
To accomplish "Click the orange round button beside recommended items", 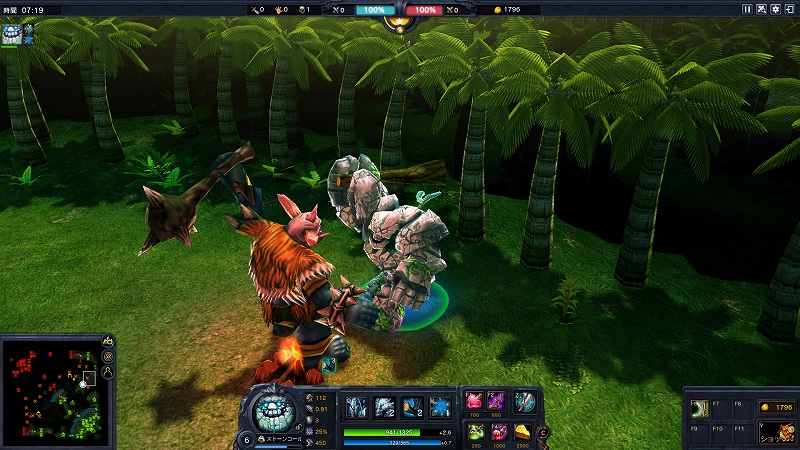I will click(x=543, y=433).
